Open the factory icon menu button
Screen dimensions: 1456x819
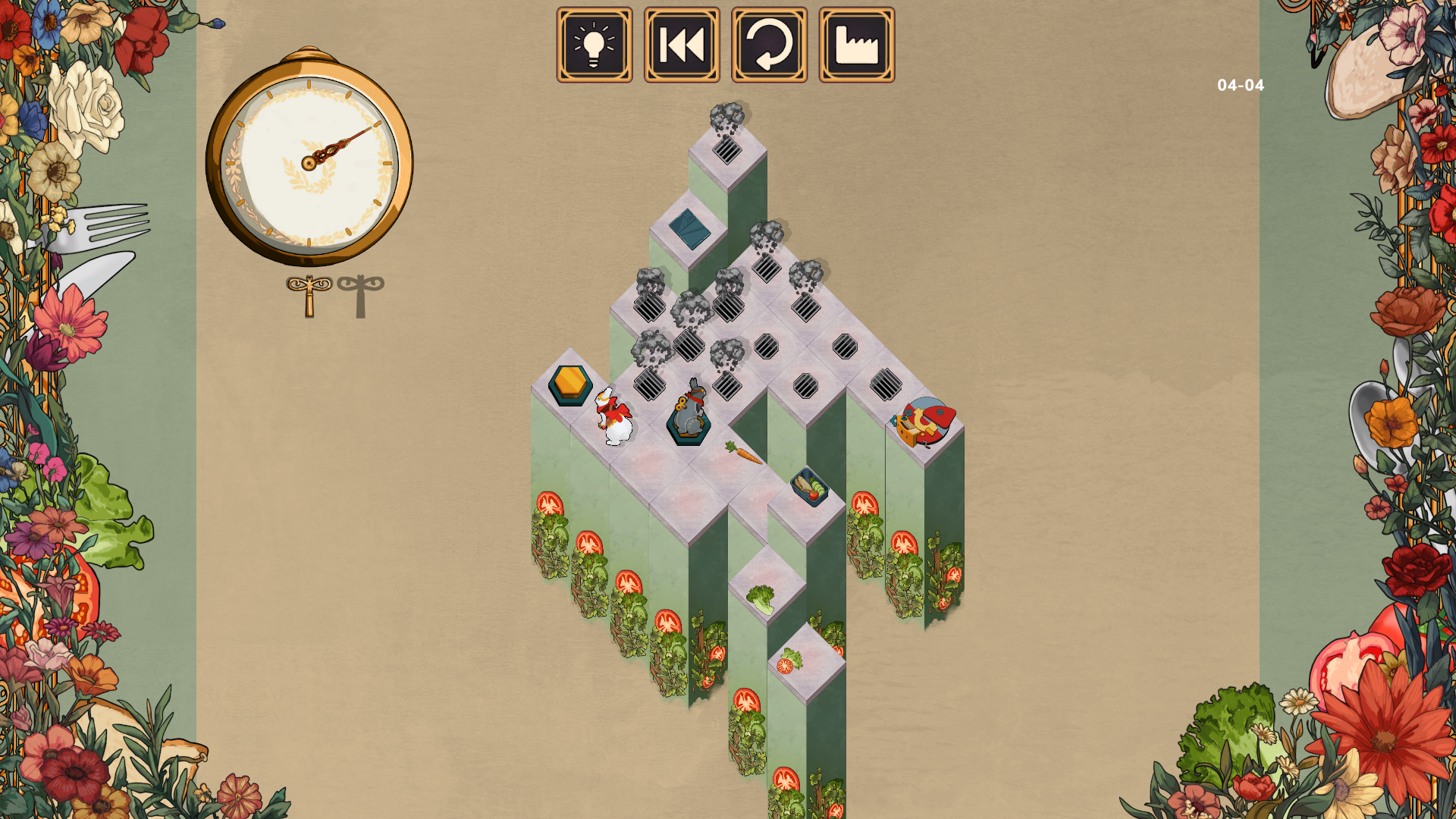[x=856, y=45]
